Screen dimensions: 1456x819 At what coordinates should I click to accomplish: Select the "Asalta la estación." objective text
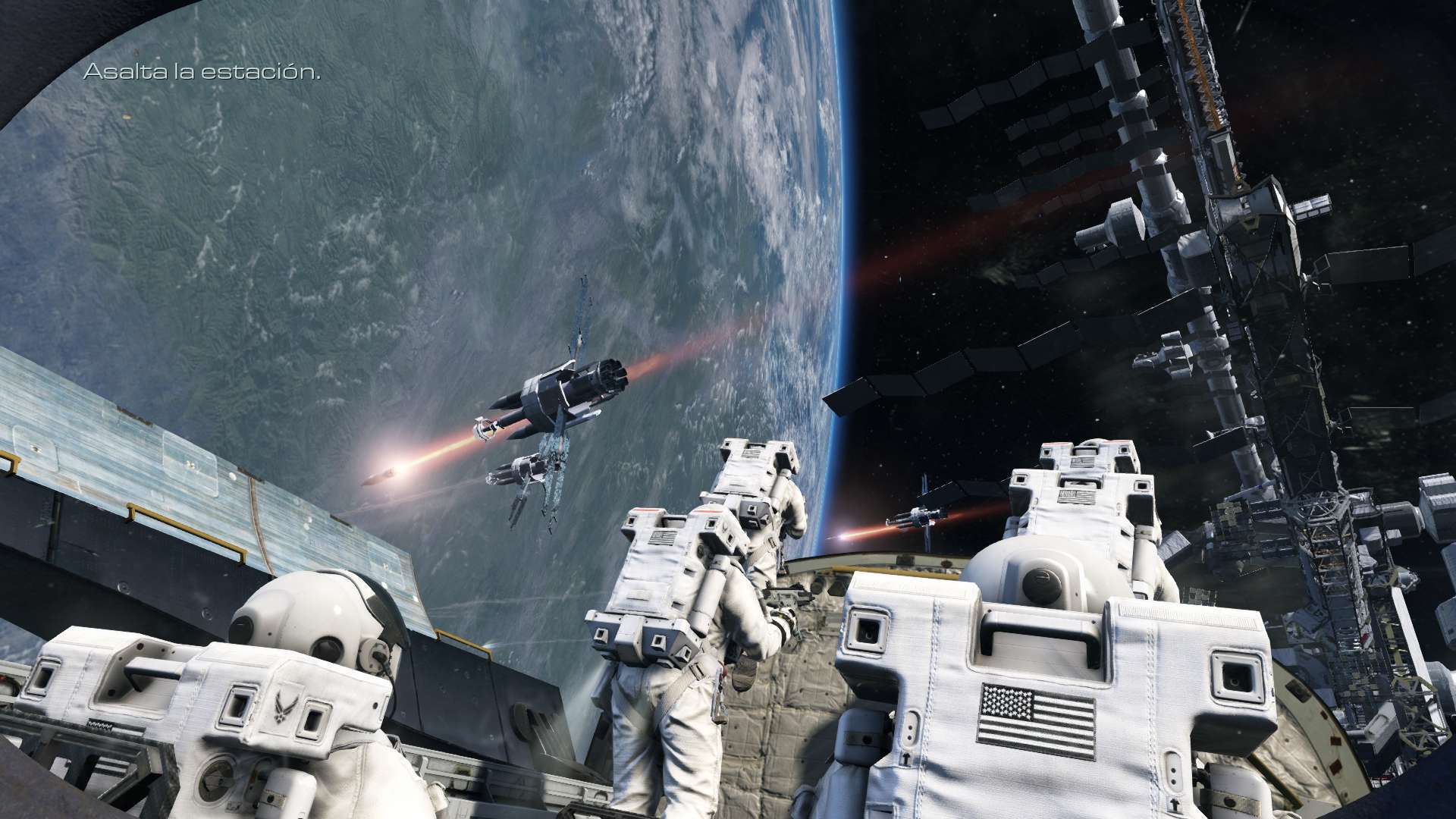[201, 72]
